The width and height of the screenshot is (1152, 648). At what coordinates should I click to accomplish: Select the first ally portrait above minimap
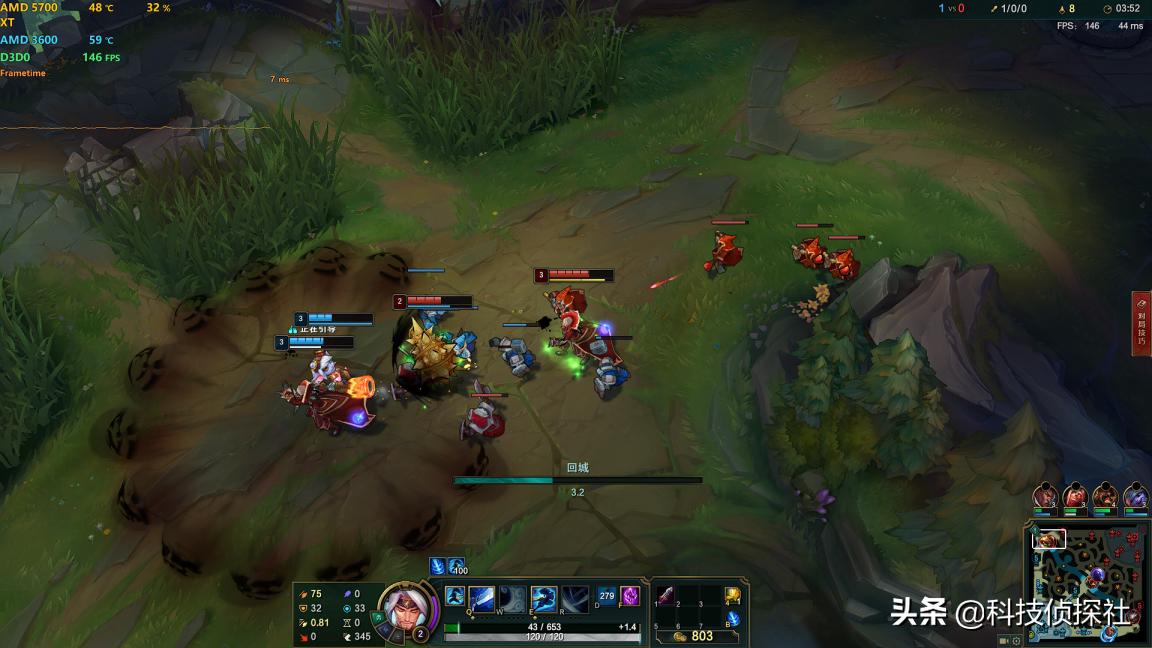[1045, 496]
